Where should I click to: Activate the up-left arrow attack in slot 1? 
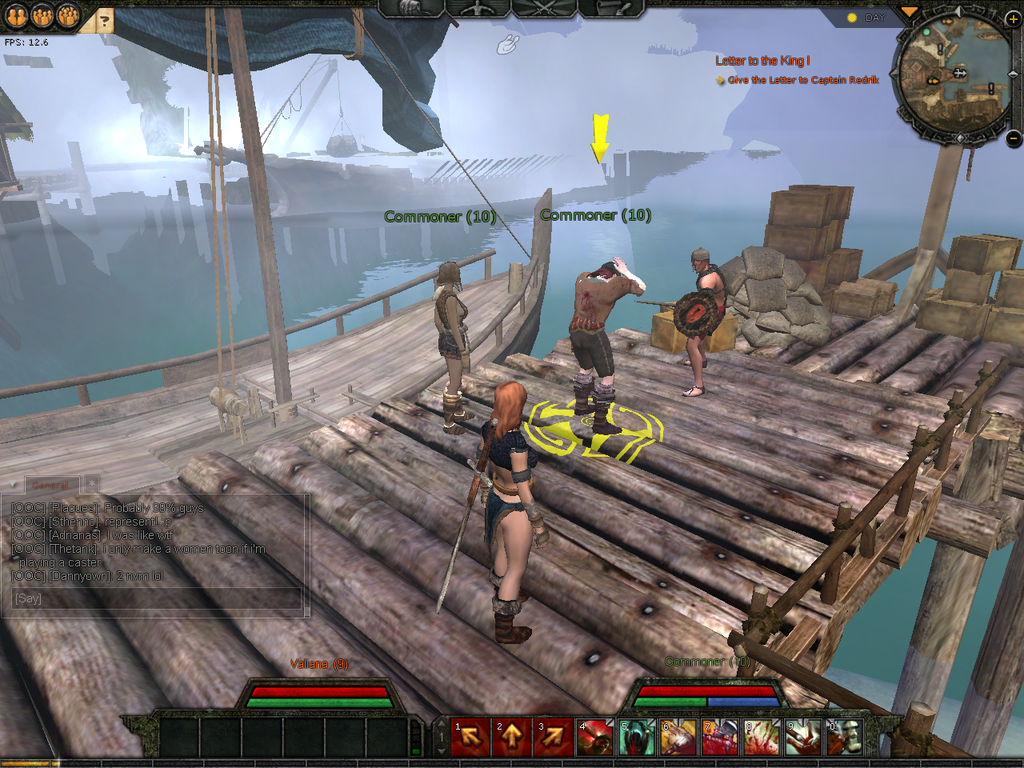[471, 738]
